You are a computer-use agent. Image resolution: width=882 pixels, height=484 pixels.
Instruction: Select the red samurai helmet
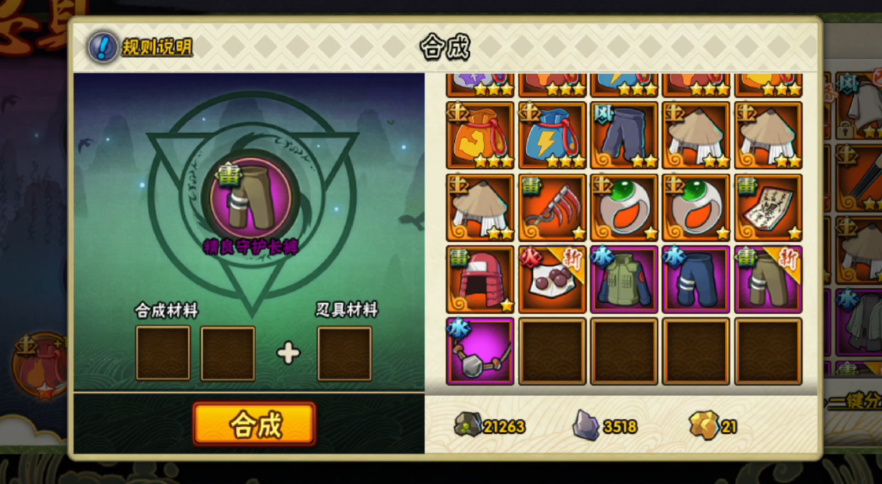point(480,279)
